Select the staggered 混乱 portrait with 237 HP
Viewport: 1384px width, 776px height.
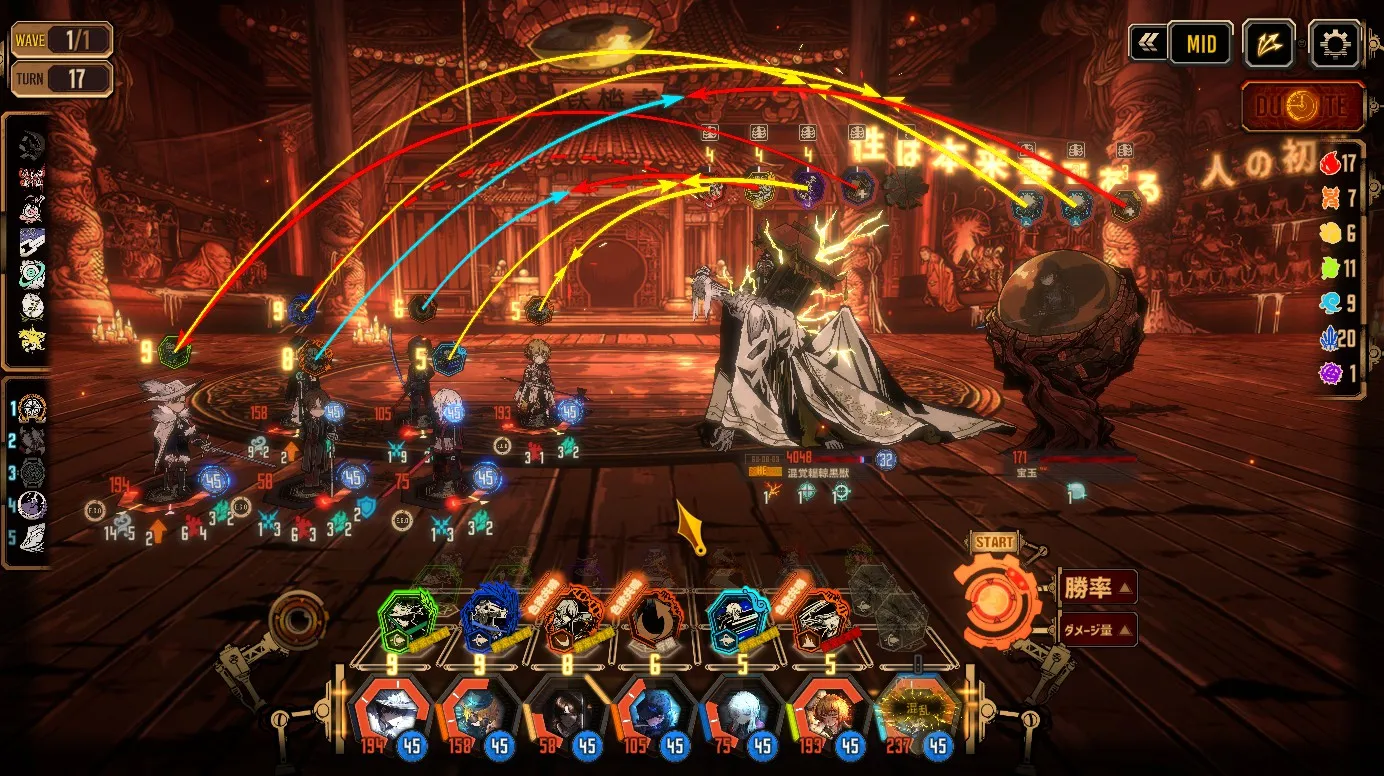coord(916,714)
